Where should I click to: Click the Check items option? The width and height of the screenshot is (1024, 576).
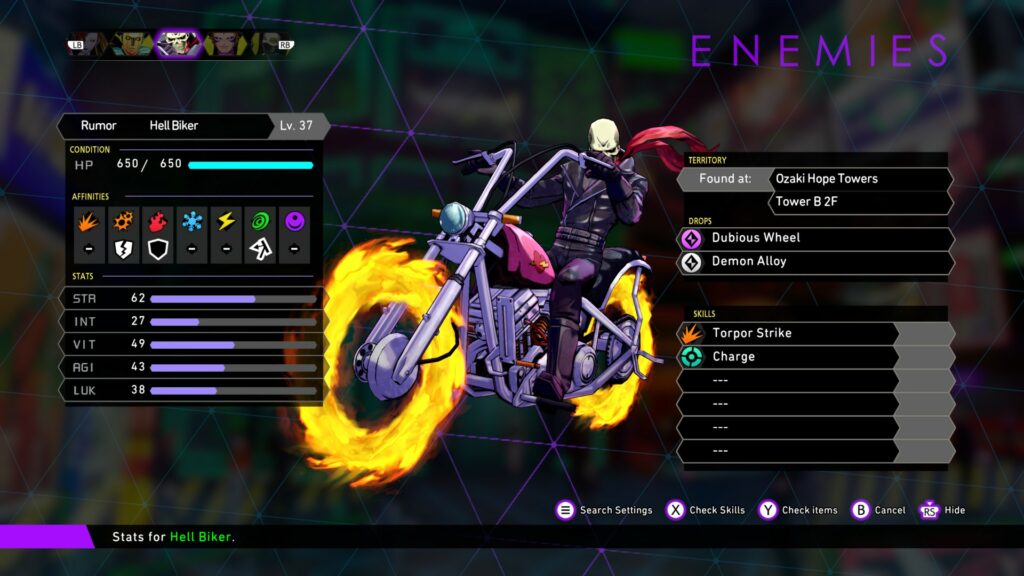pos(798,510)
